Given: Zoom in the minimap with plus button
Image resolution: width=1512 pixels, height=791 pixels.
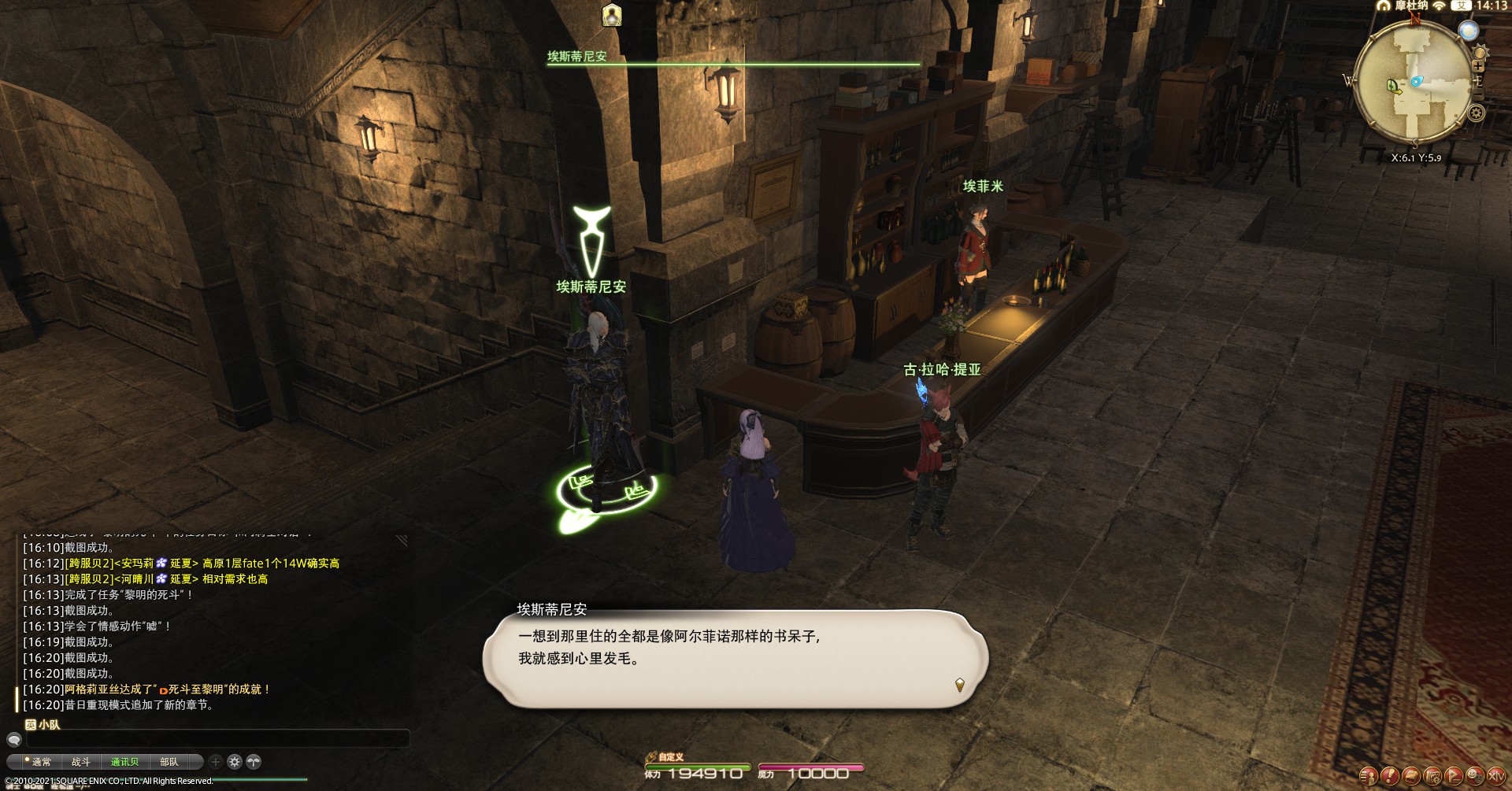Looking at the screenshot, I should click(1478, 66).
